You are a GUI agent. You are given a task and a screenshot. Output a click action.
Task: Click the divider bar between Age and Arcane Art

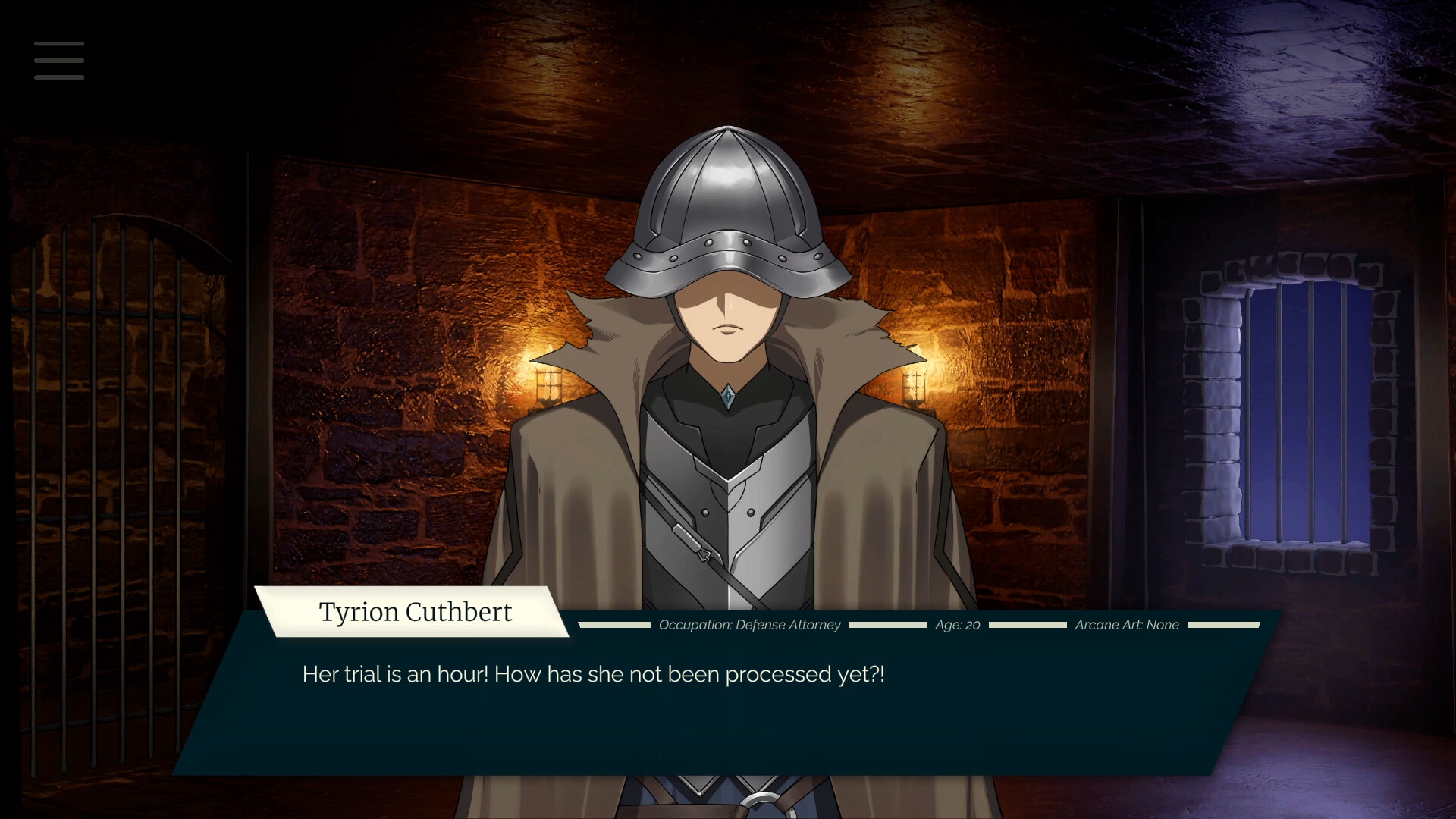[x=1028, y=626]
